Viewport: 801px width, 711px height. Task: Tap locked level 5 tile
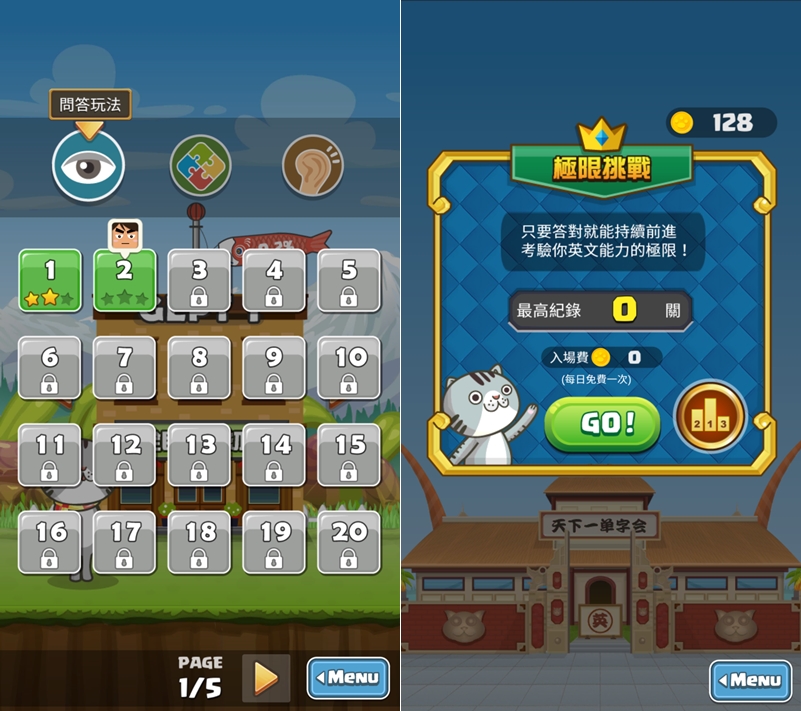click(x=349, y=280)
